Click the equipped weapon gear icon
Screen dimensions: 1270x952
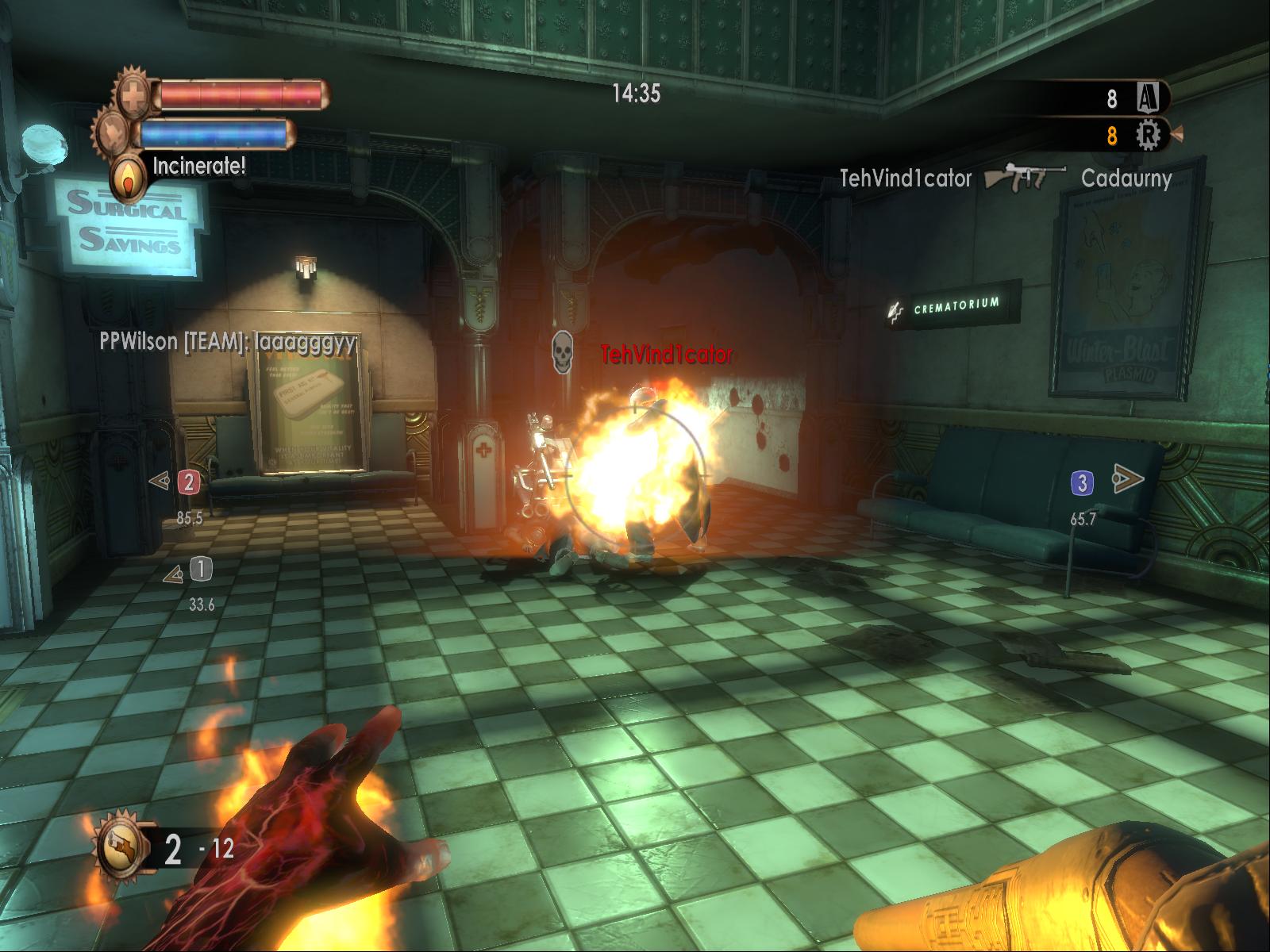pyautogui.click(x=121, y=847)
